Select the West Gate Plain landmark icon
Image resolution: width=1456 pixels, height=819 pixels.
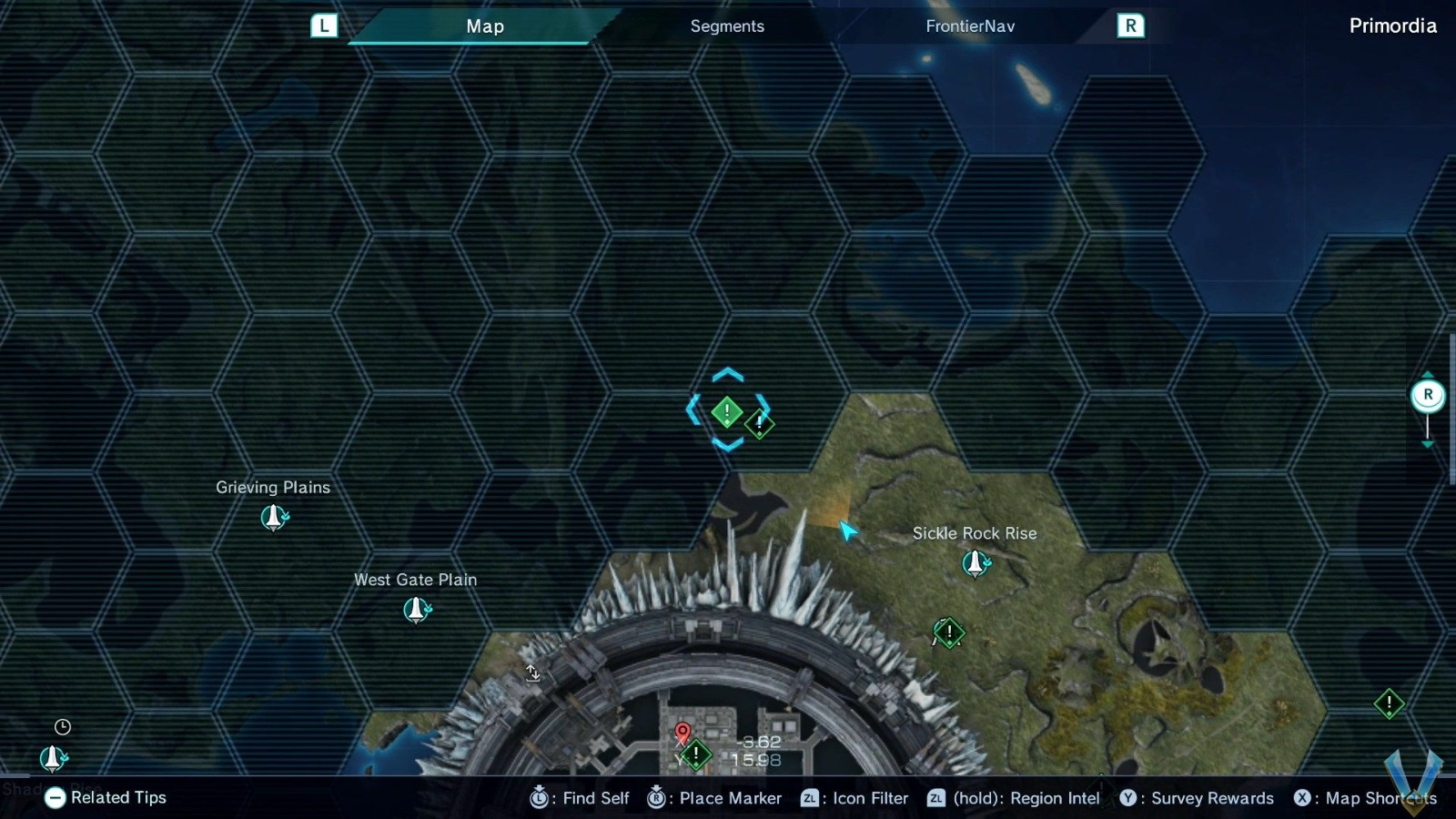[x=416, y=608]
